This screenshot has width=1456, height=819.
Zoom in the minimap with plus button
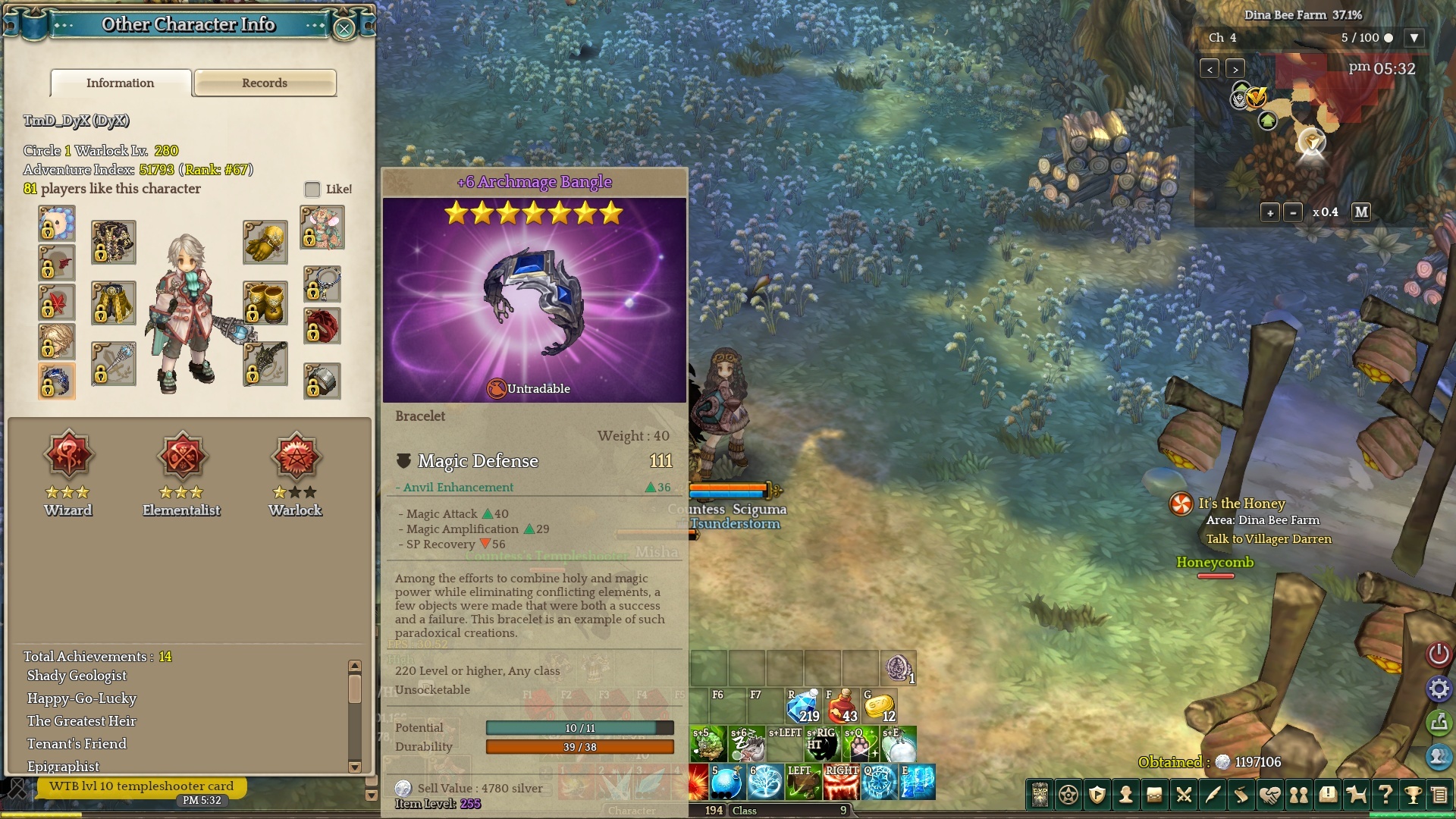coord(1270,213)
